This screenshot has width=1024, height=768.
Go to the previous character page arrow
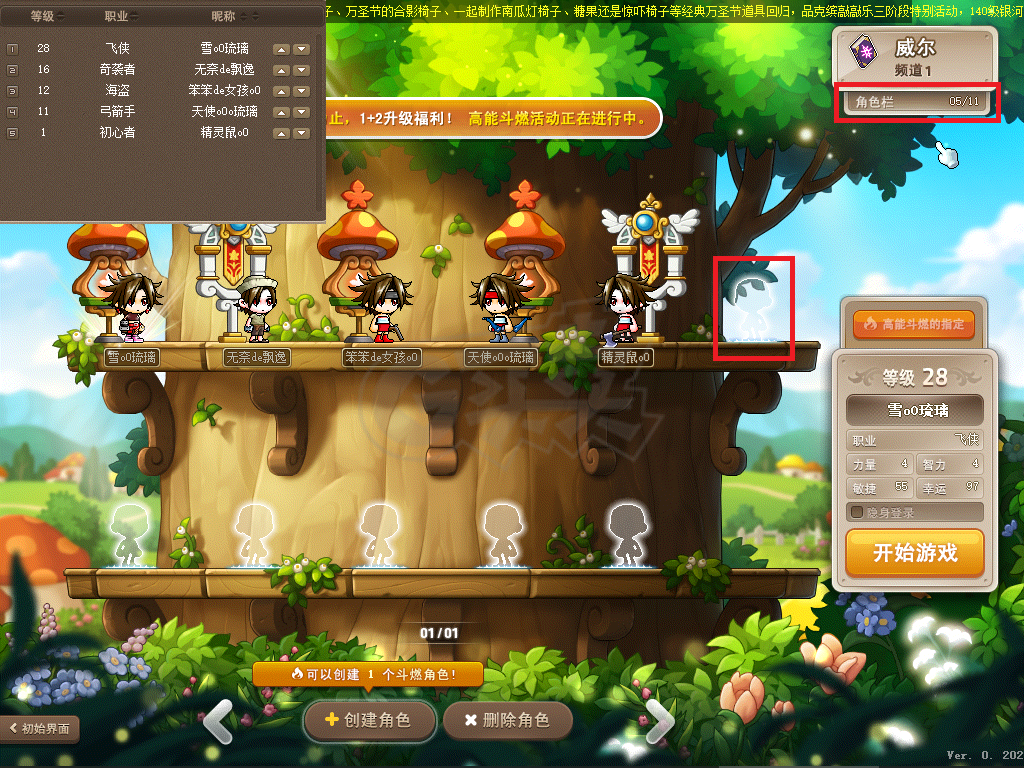click(218, 718)
